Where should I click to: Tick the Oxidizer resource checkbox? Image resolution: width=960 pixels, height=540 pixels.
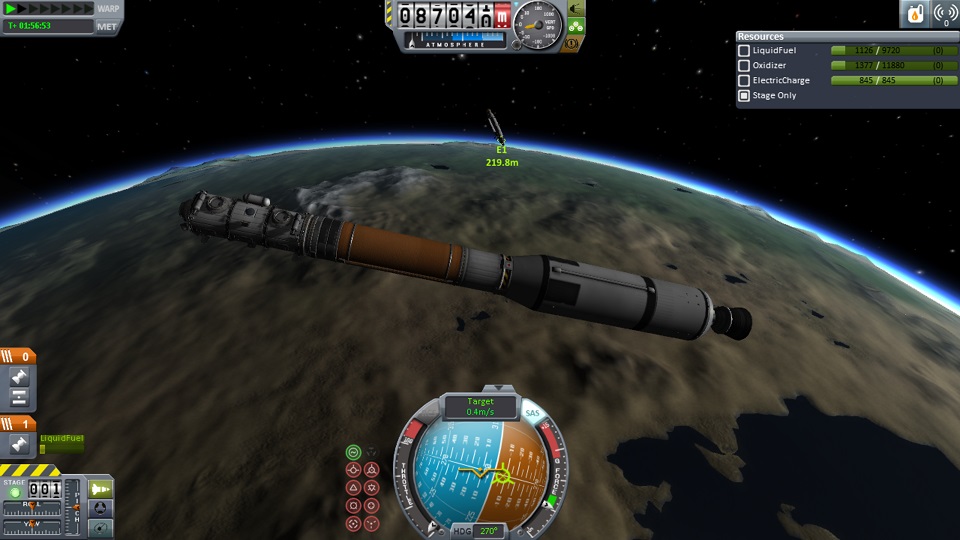[744, 66]
